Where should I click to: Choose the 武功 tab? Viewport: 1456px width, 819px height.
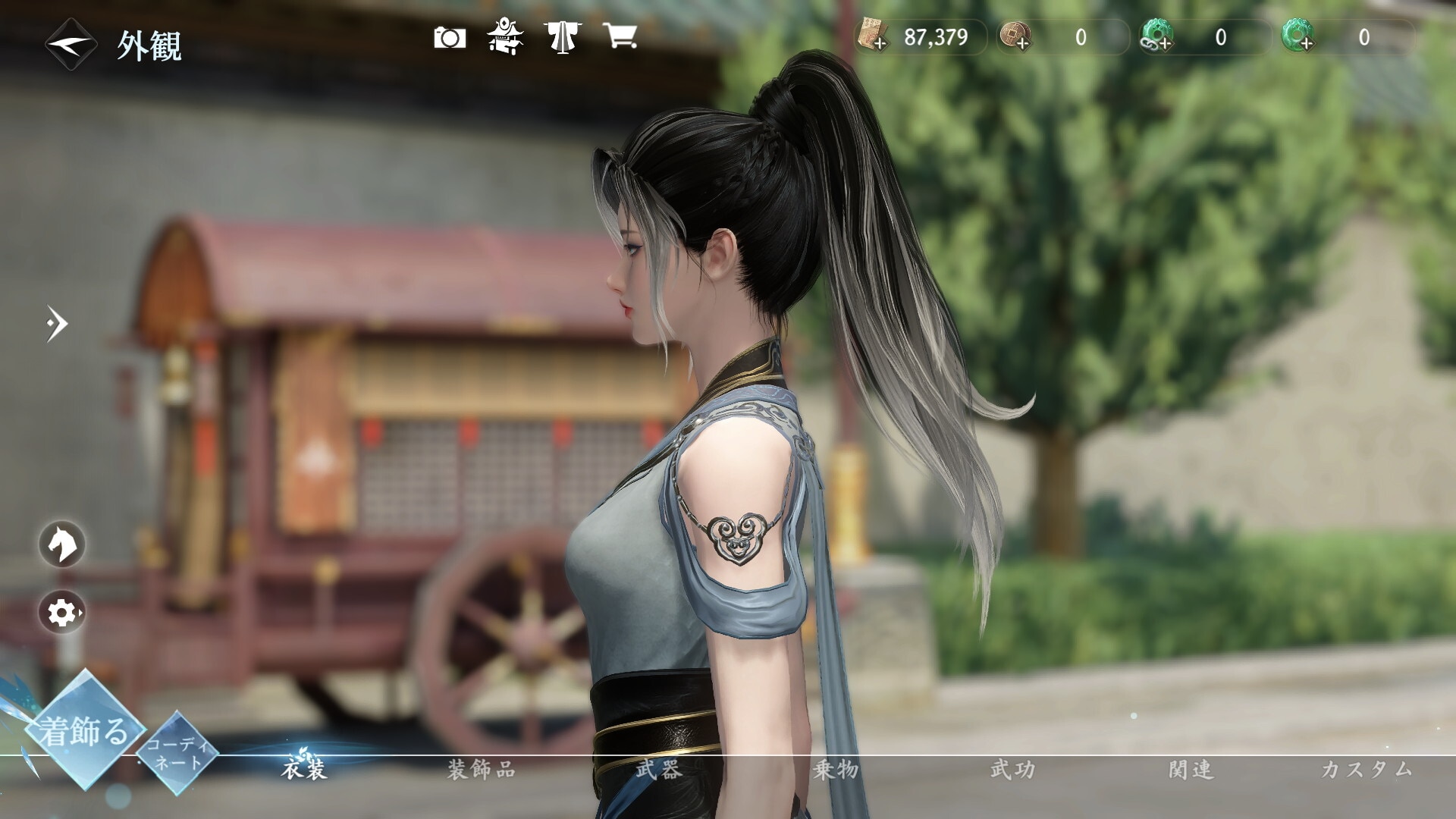tap(1012, 770)
